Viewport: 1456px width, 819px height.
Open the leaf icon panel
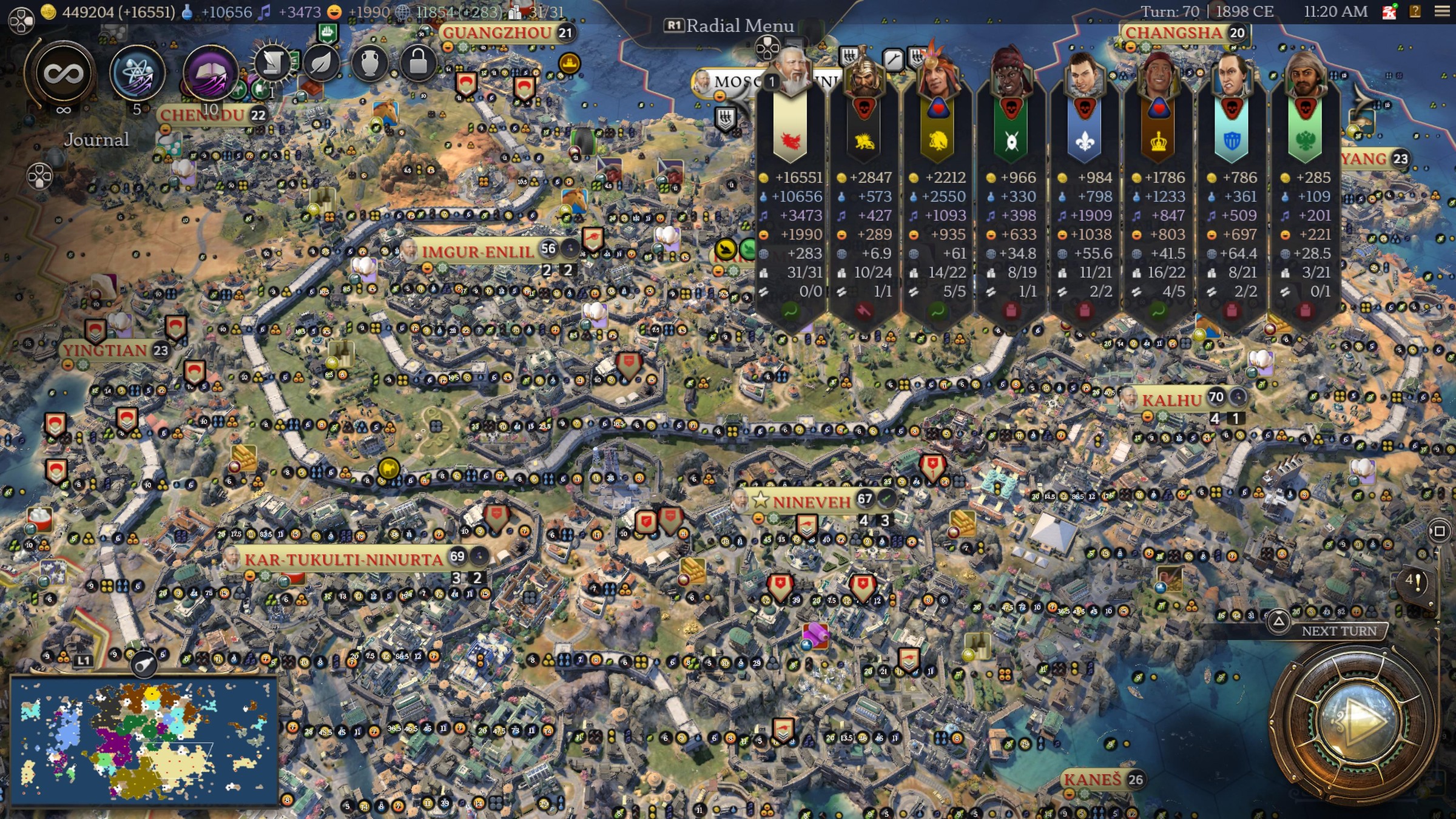coord(321,63)
